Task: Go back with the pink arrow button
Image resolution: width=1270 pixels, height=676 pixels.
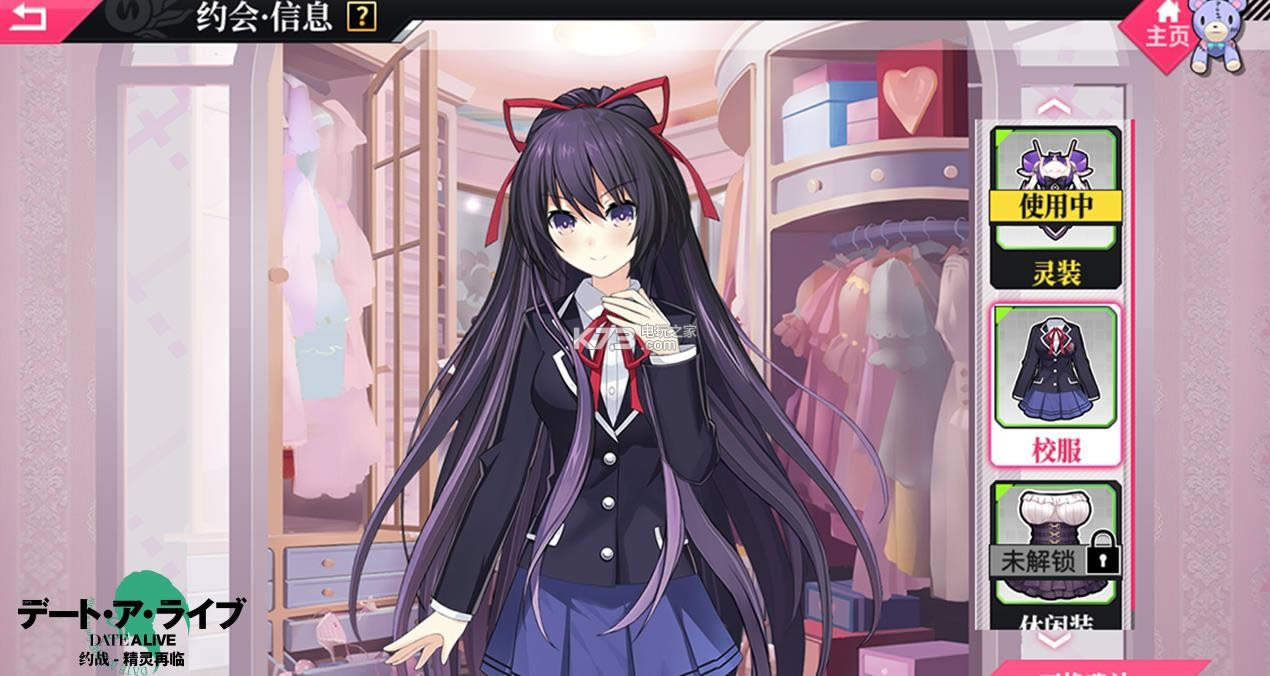Action: pos(30,17)
